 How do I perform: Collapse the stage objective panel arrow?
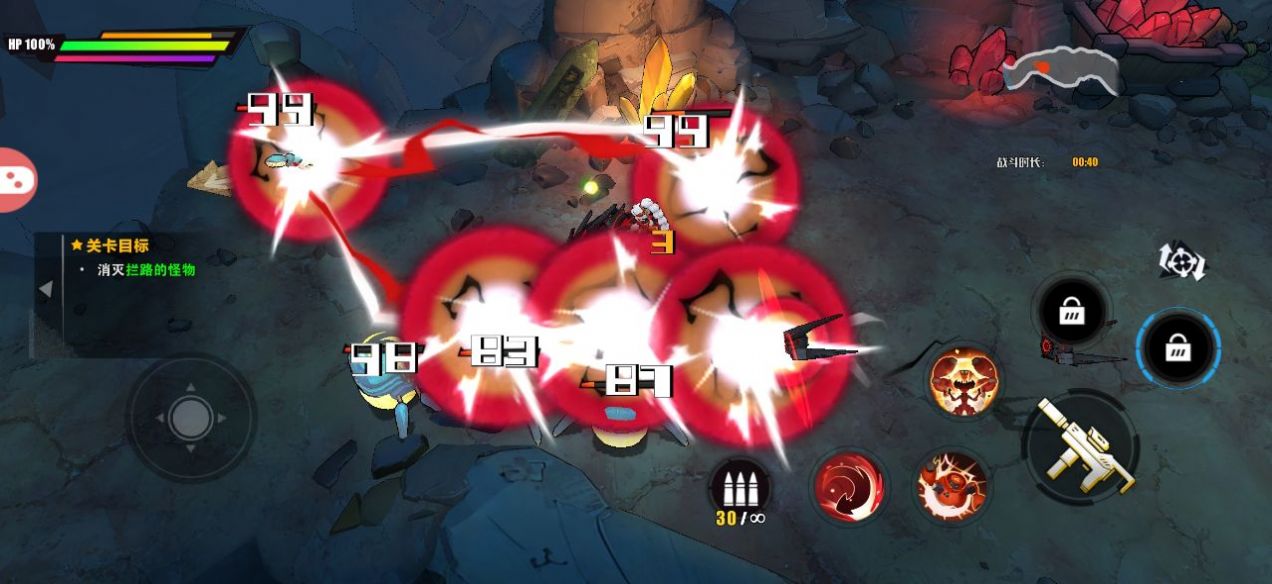(x=45, y=290)
